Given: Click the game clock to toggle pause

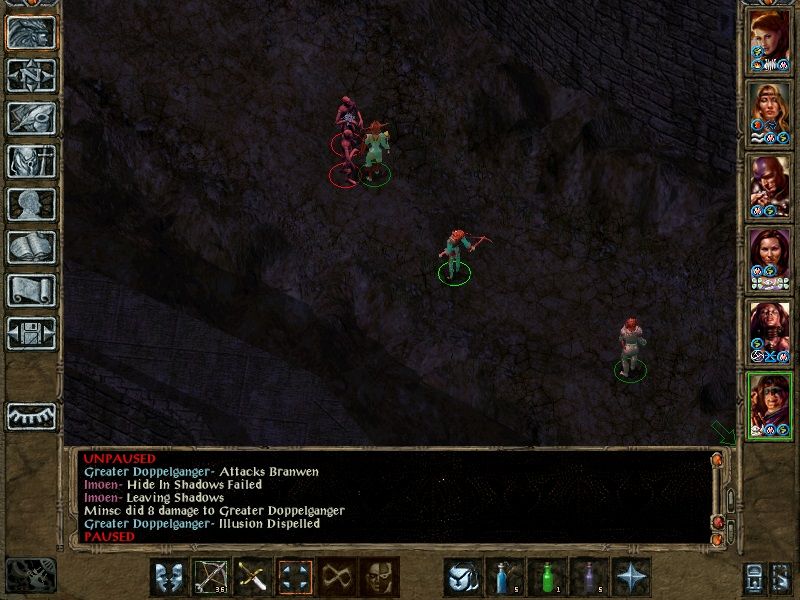Looking at the screenshot, I should point(29,573).
